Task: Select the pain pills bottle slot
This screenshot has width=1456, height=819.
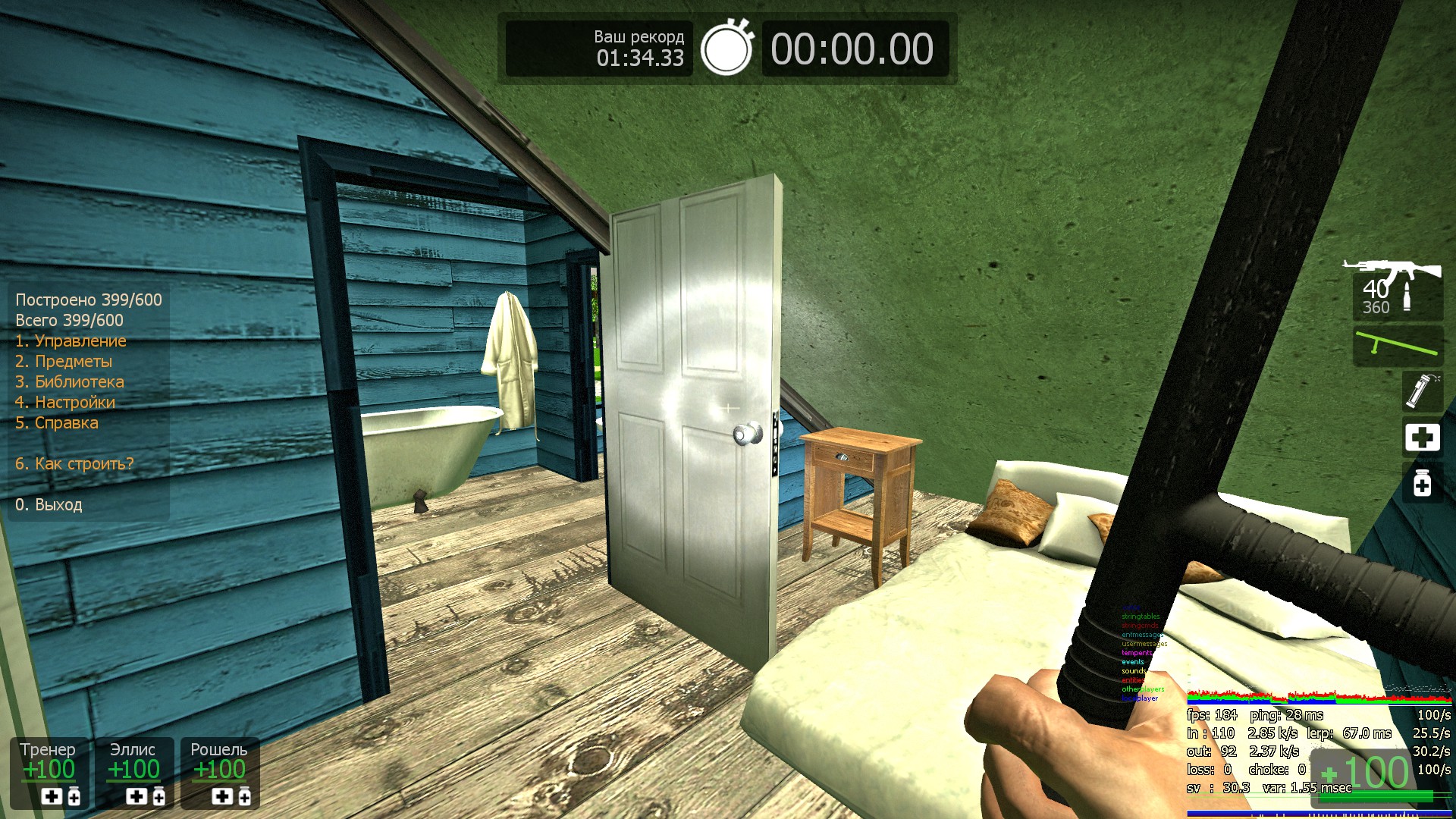Action: tap(1422, 484)
